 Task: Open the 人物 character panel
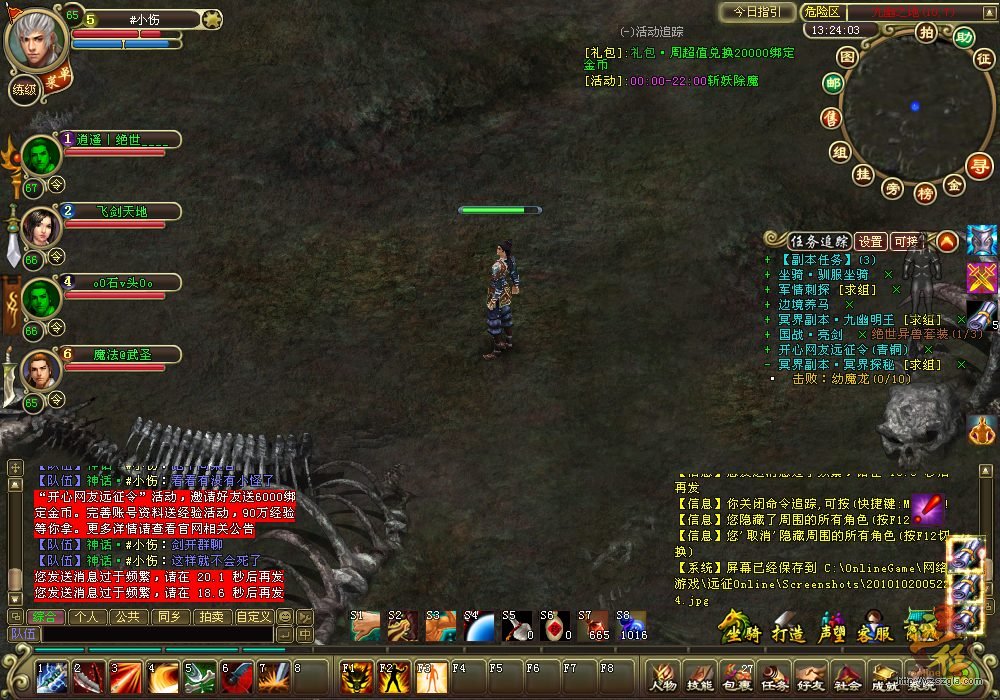pyautogui.click(x=663, y=677)
